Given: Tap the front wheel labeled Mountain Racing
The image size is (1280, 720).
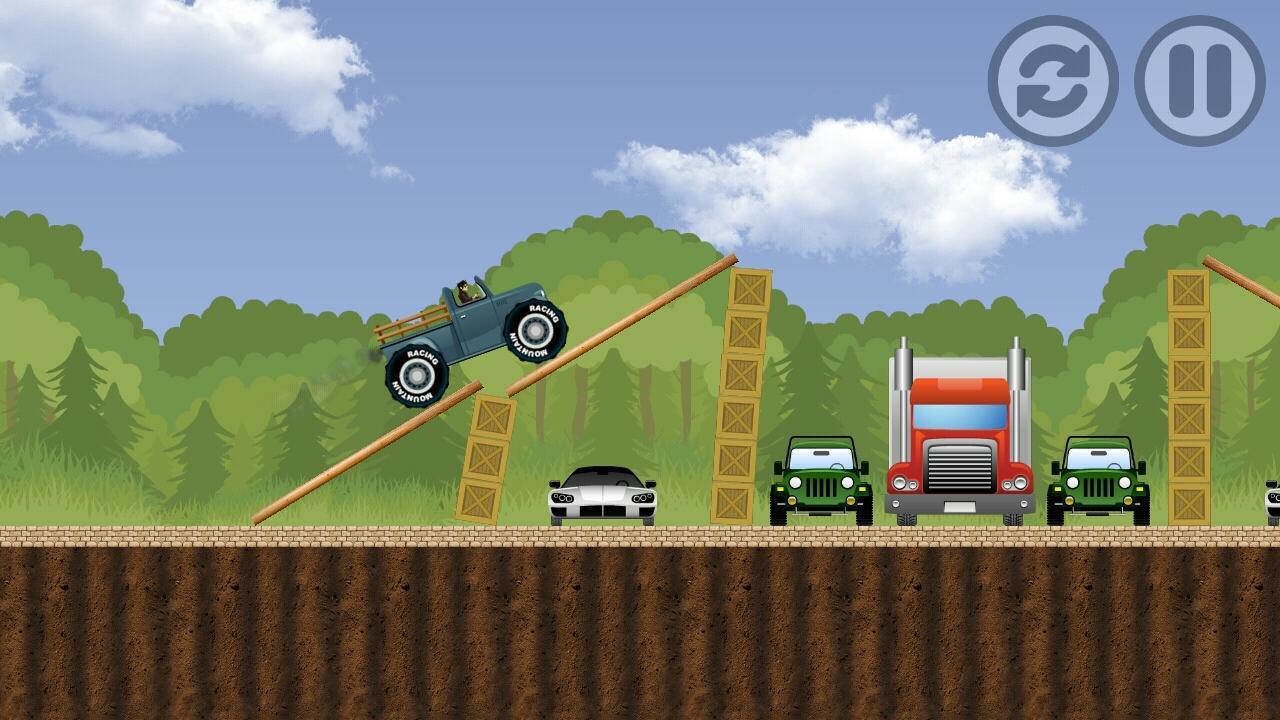Looking at the screenshot, I should pos(537,330).
